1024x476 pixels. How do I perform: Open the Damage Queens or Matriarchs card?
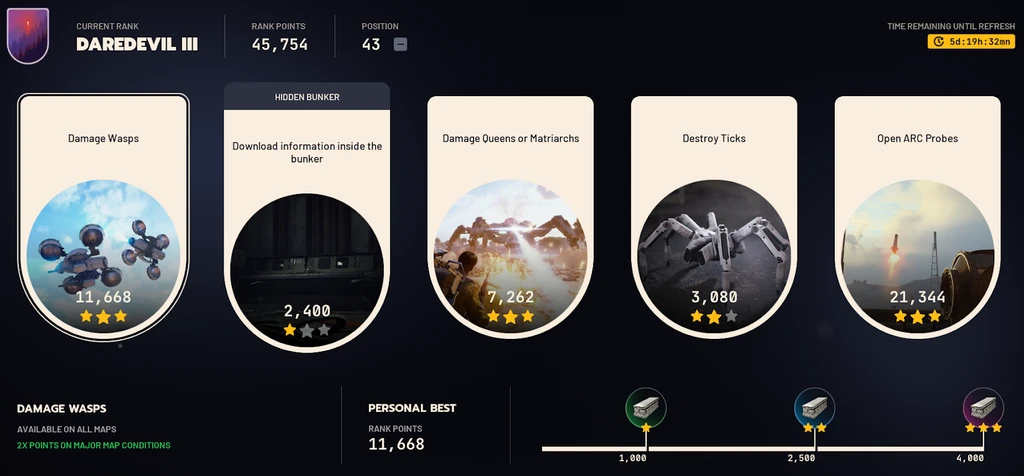click(511, 215)
